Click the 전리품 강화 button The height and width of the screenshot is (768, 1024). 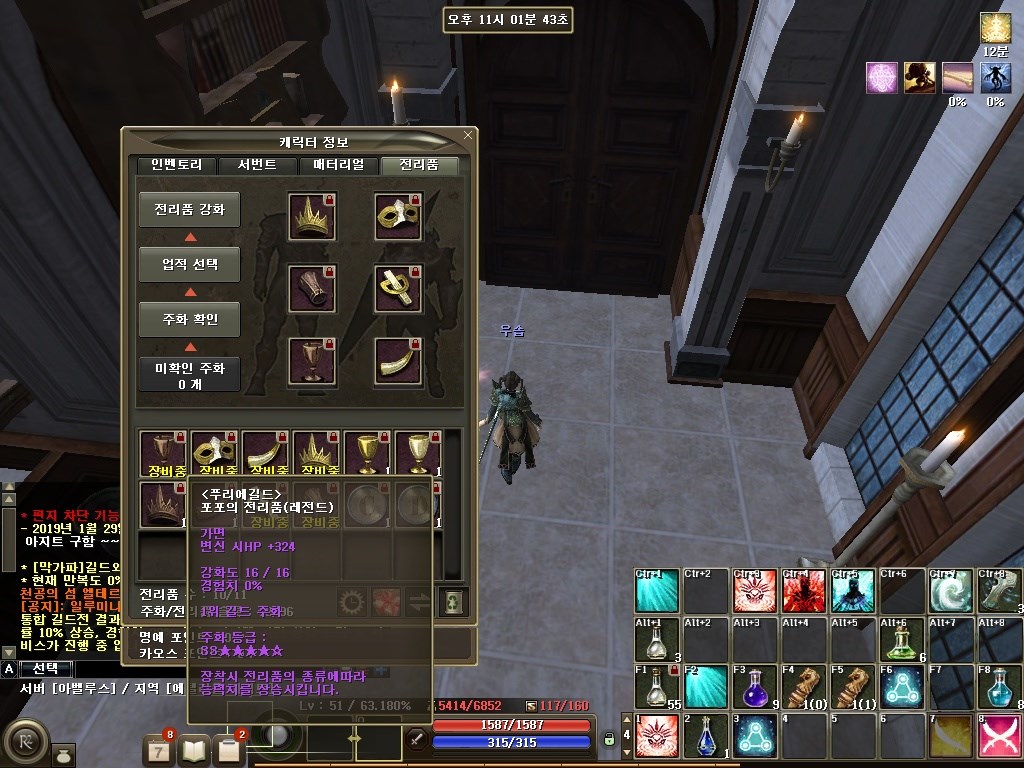[x=189, y=210]
